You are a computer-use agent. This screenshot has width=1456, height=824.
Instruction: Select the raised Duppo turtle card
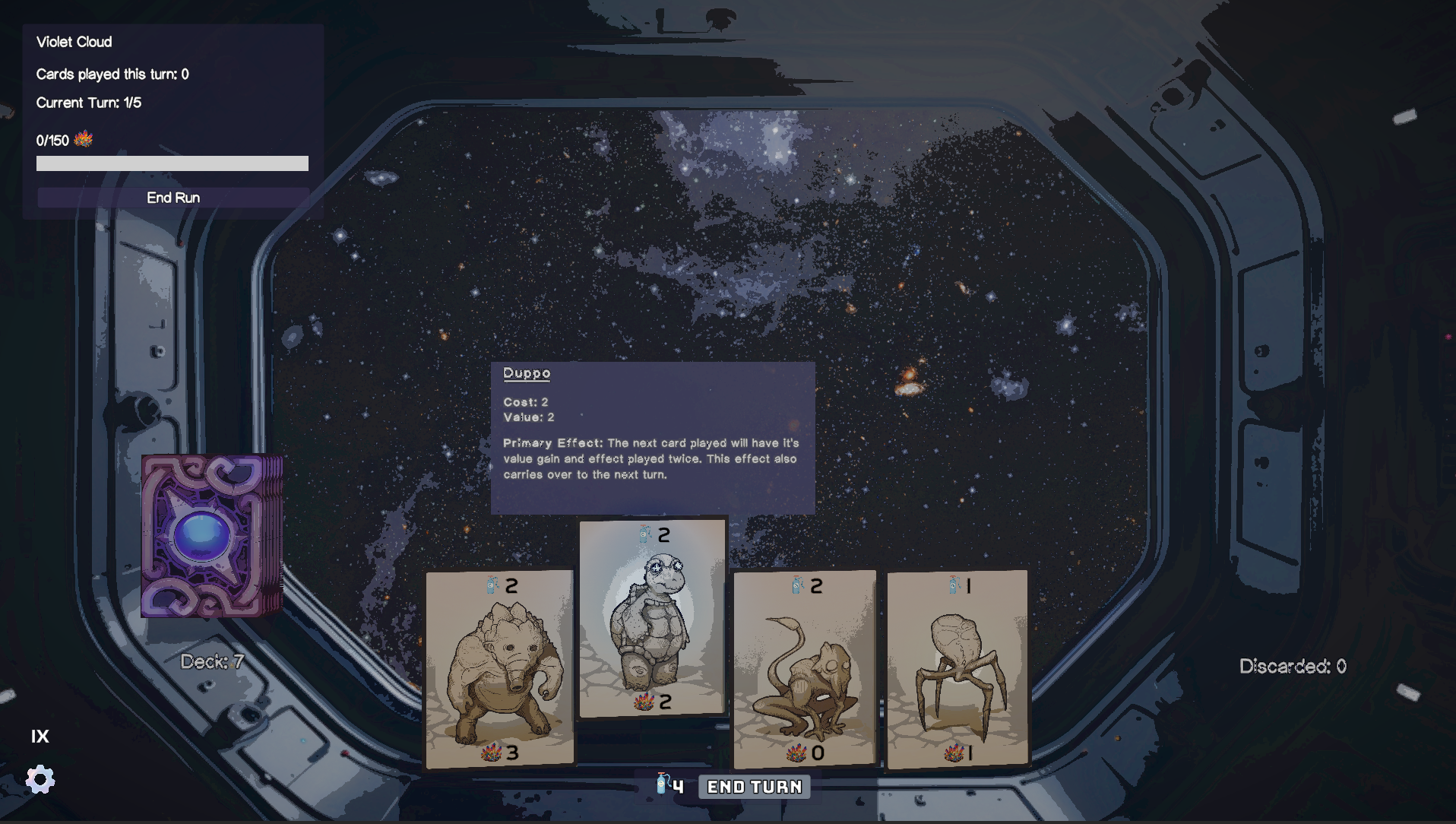click(653, 617)
